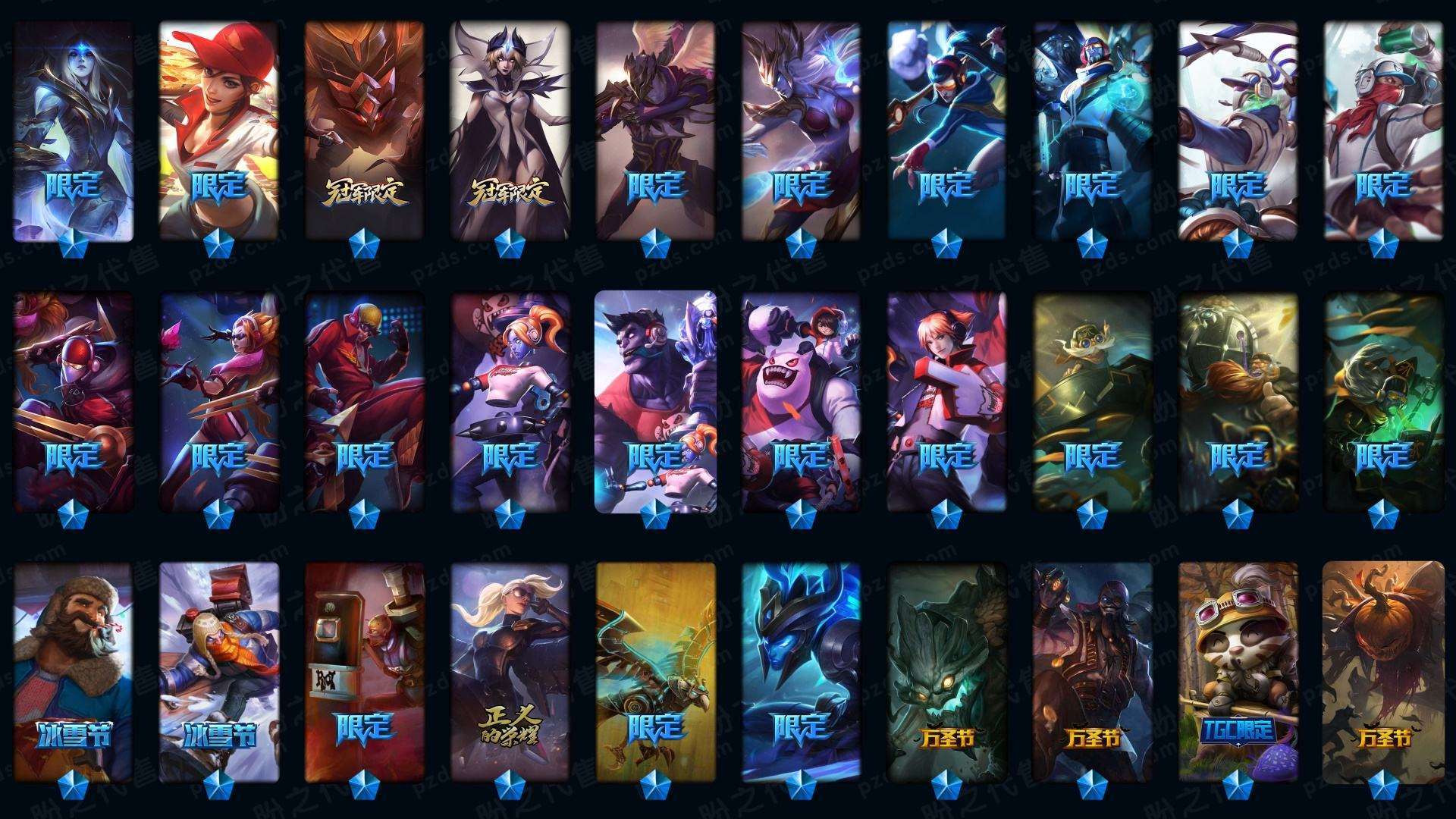Select the white monster bear with red-hooded girl
Viewport: 1456px width, 819px height.
pos(801,400)
